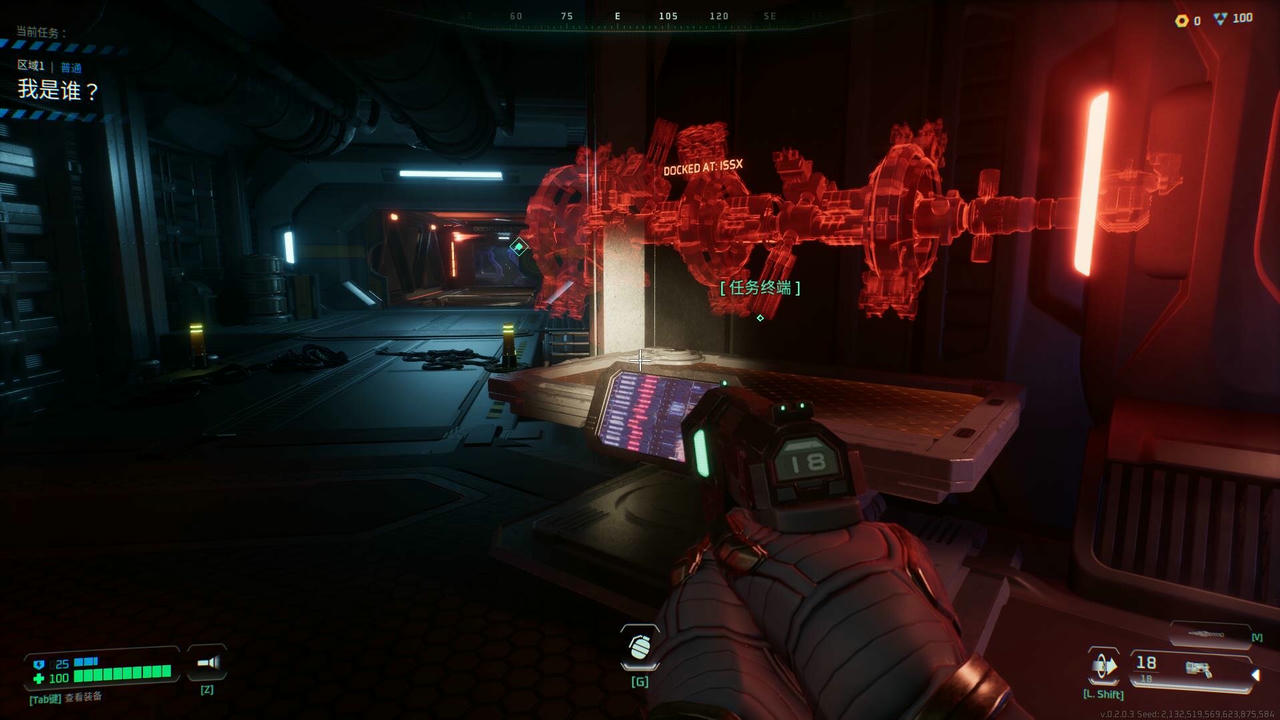Select the flashlight icon
Screen dimensions: 1280x720
[207, 662]
